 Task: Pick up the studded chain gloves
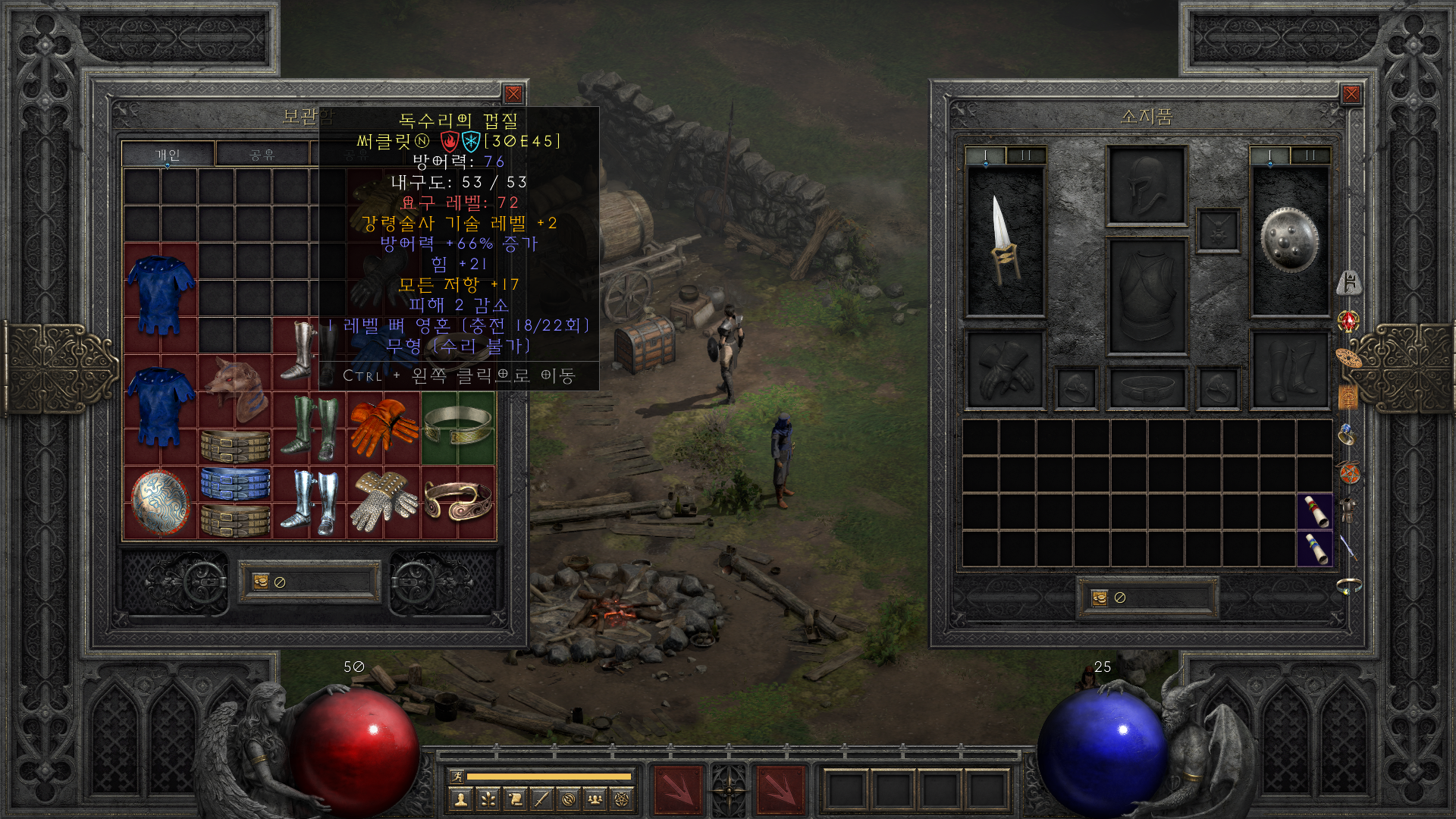coord(383,501)
